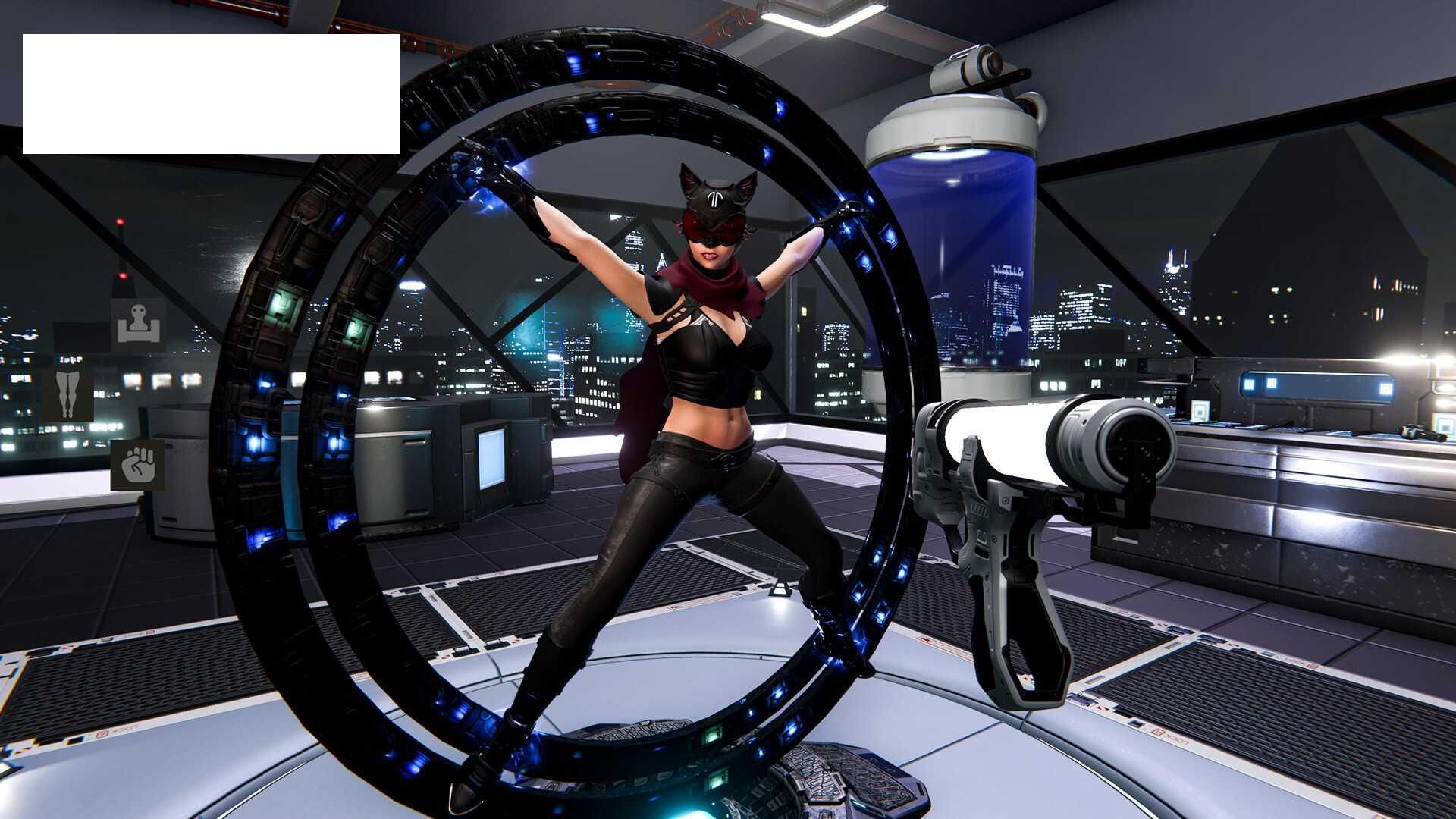Activate the clenched fist icon
This screenshot has height=819, width=1456.
pos(137,465)
